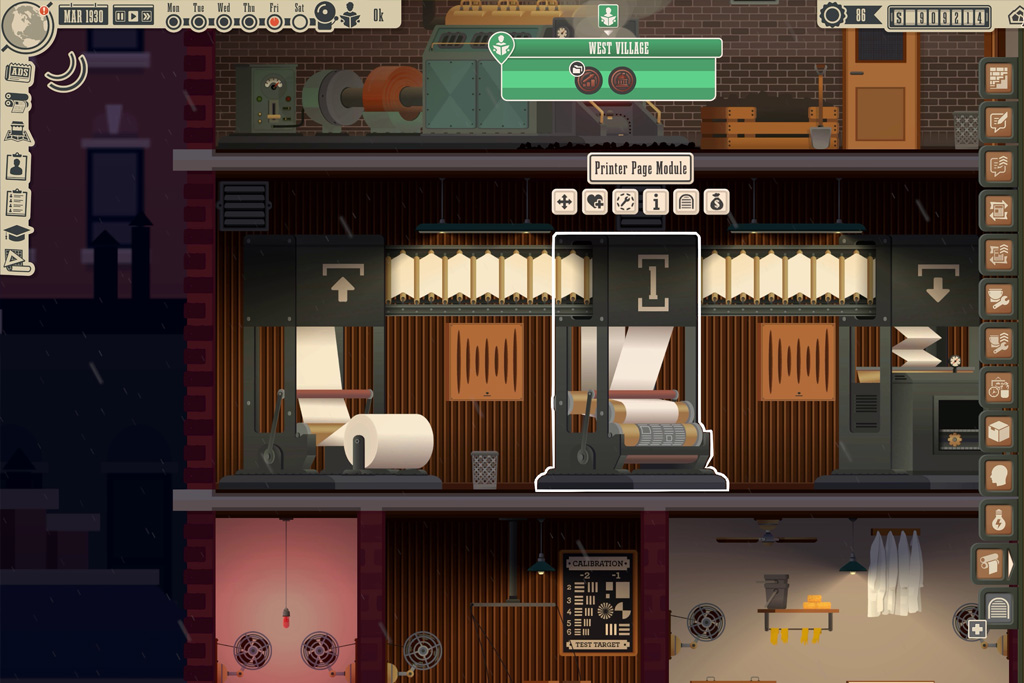Sell module with the money bag button
Viewport: 1024px width, 683px height.
point(716,202)
